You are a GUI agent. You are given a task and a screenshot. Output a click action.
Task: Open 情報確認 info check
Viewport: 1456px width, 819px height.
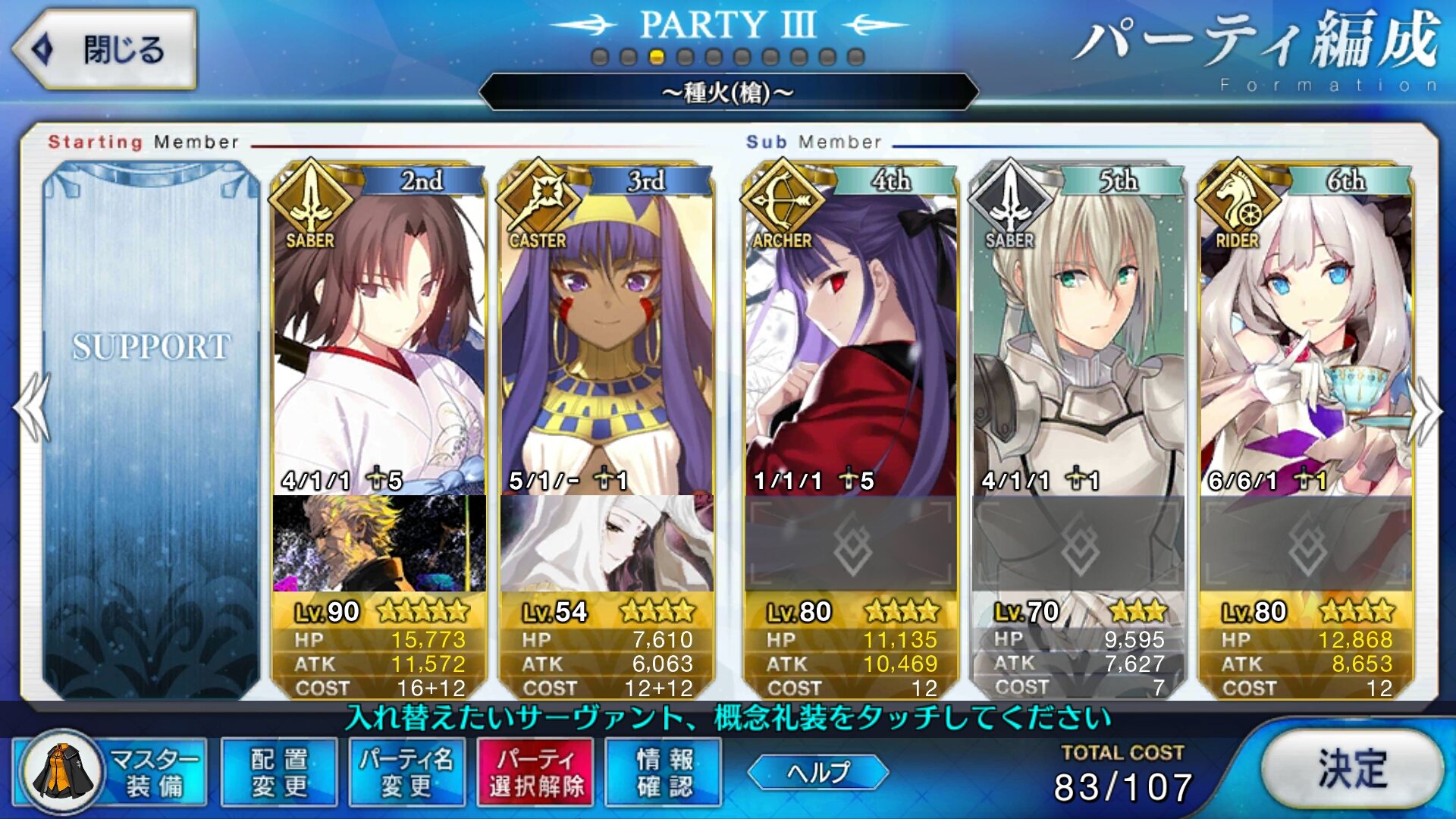[x=664, y=772]
